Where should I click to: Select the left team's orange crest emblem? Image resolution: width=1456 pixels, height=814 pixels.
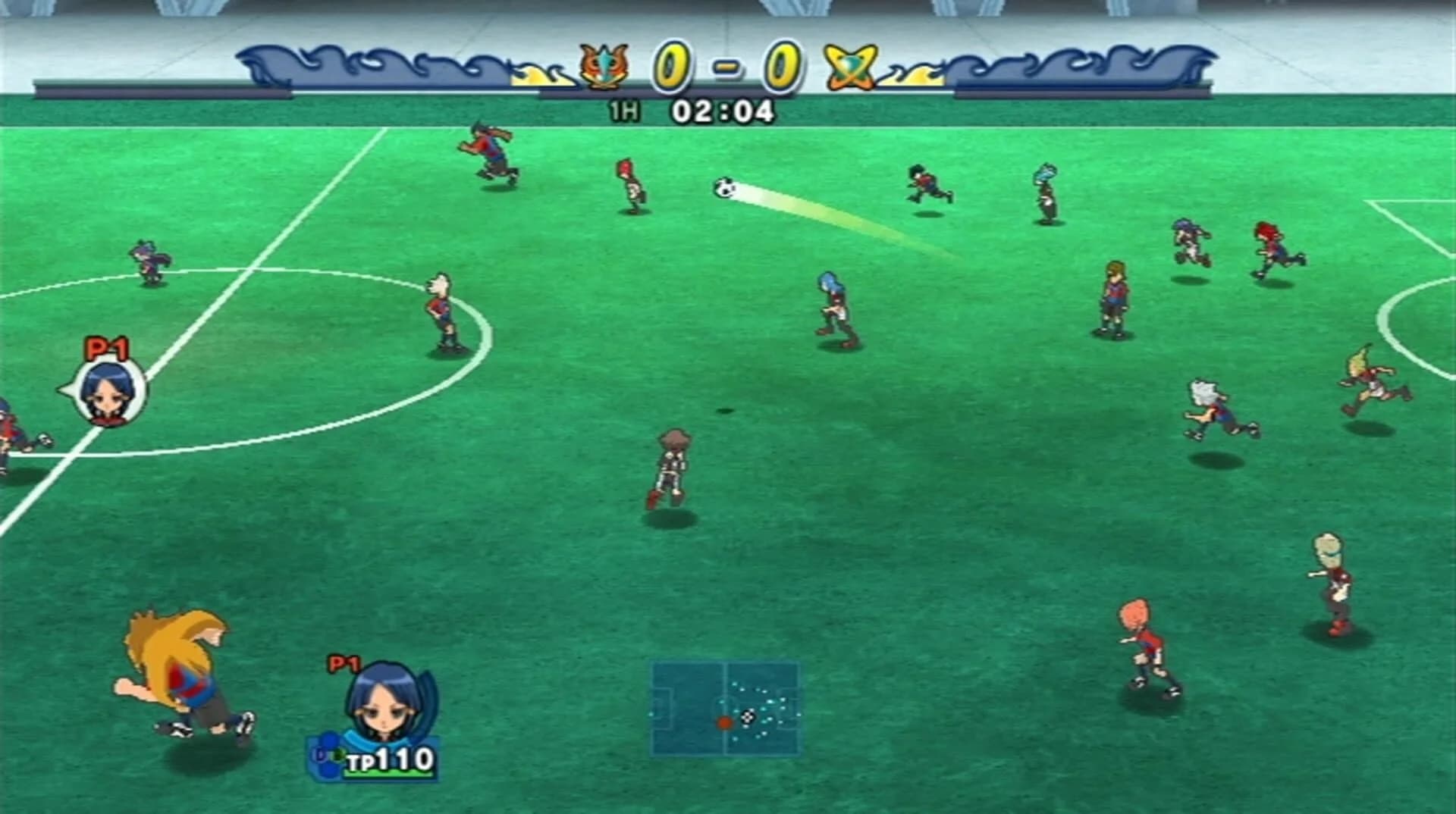(x=603, y=65)
